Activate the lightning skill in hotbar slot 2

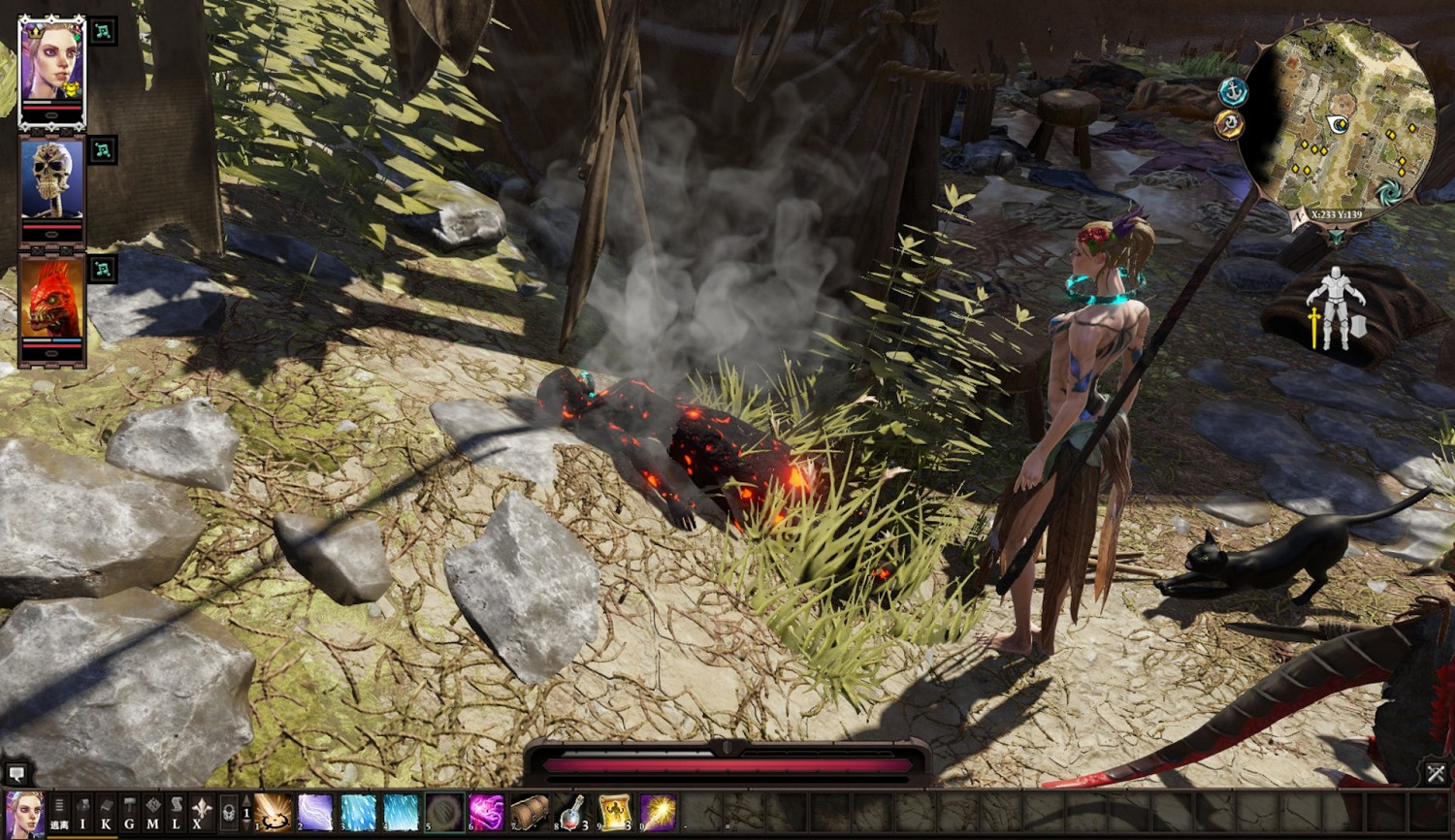315,813
